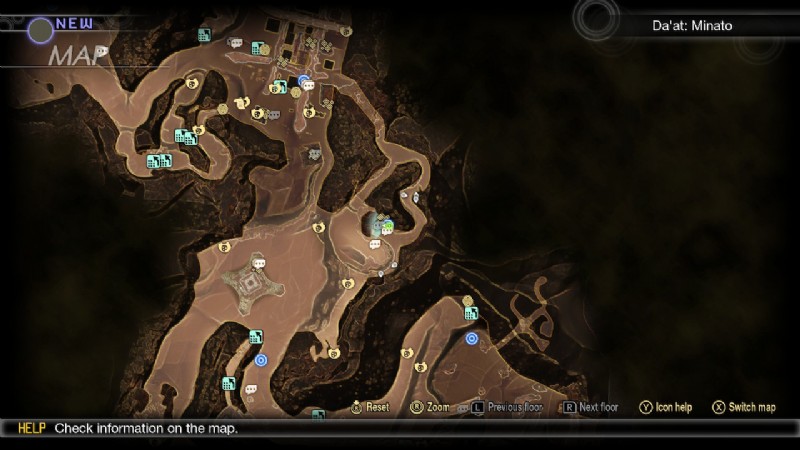Select the speech bubble marker on the star-shaped fort
This screenshot has width=800, height=450.
click(259, 264)
